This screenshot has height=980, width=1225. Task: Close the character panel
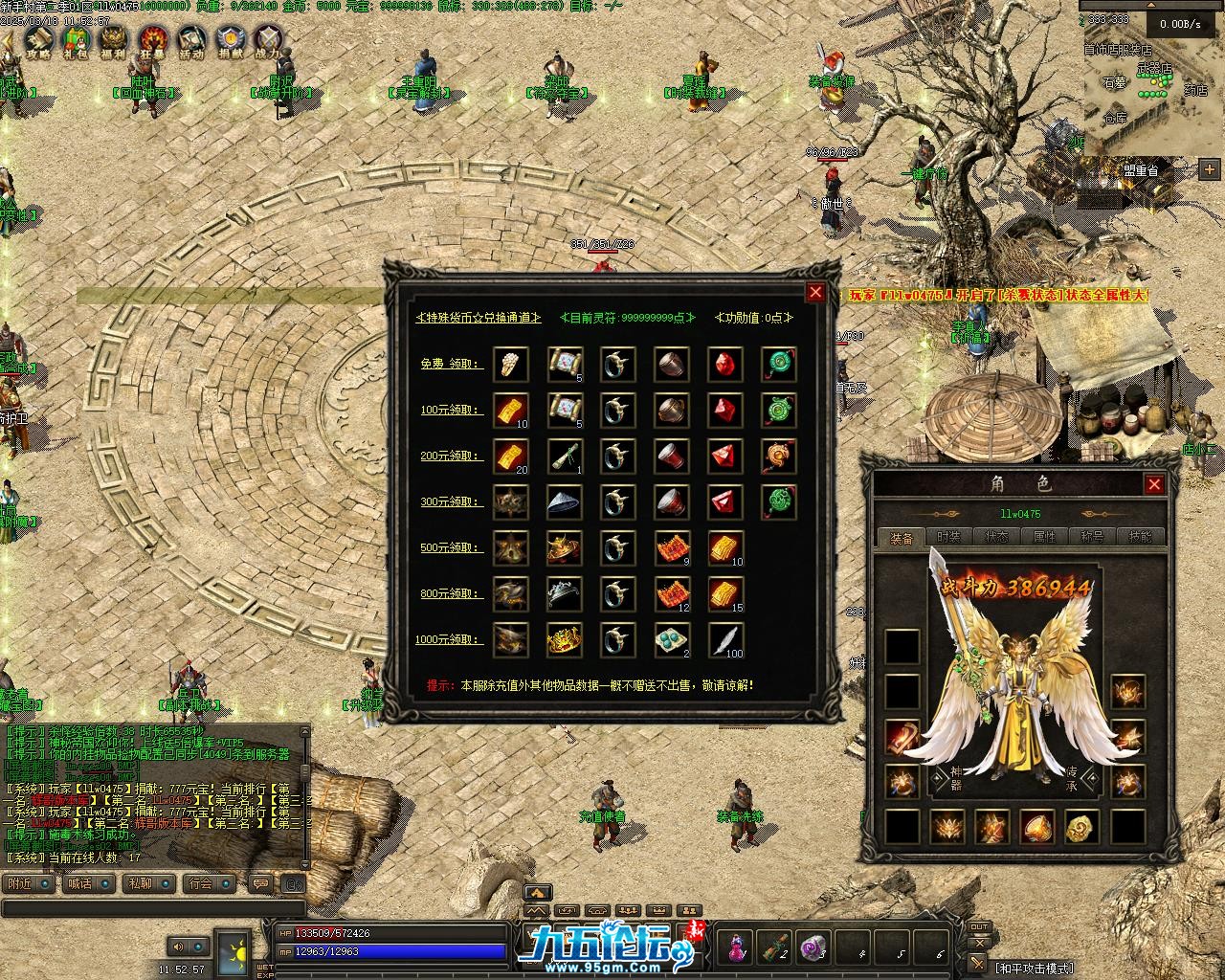click(1154, 484)
